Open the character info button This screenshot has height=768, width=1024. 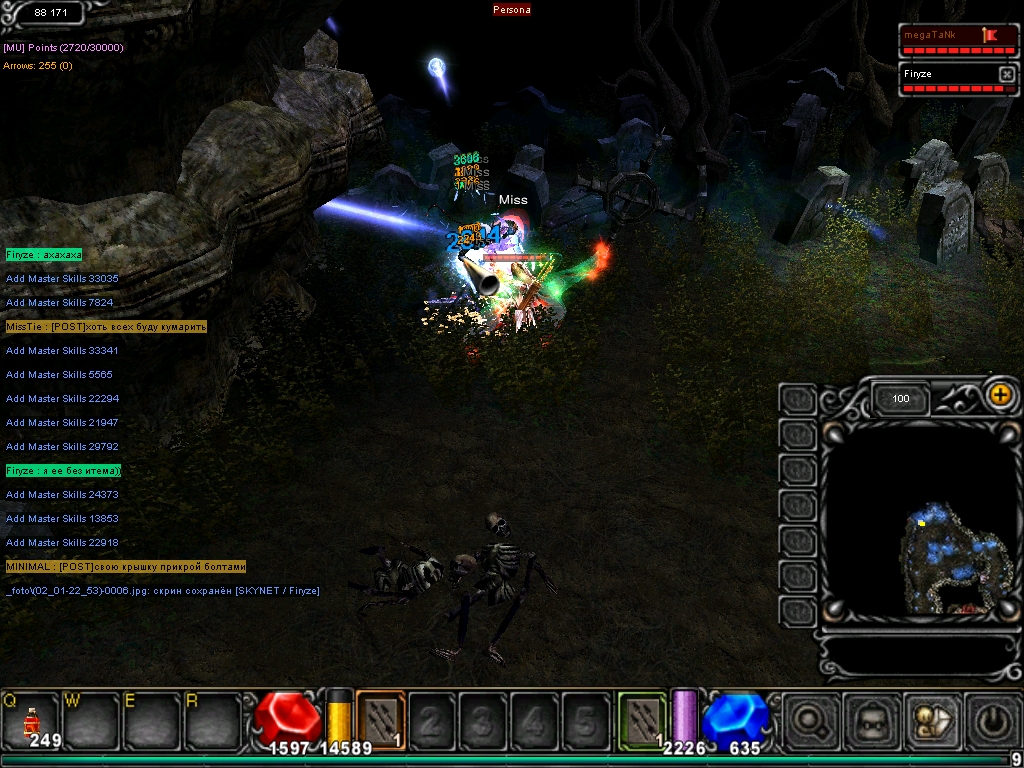tap(931, 720)
